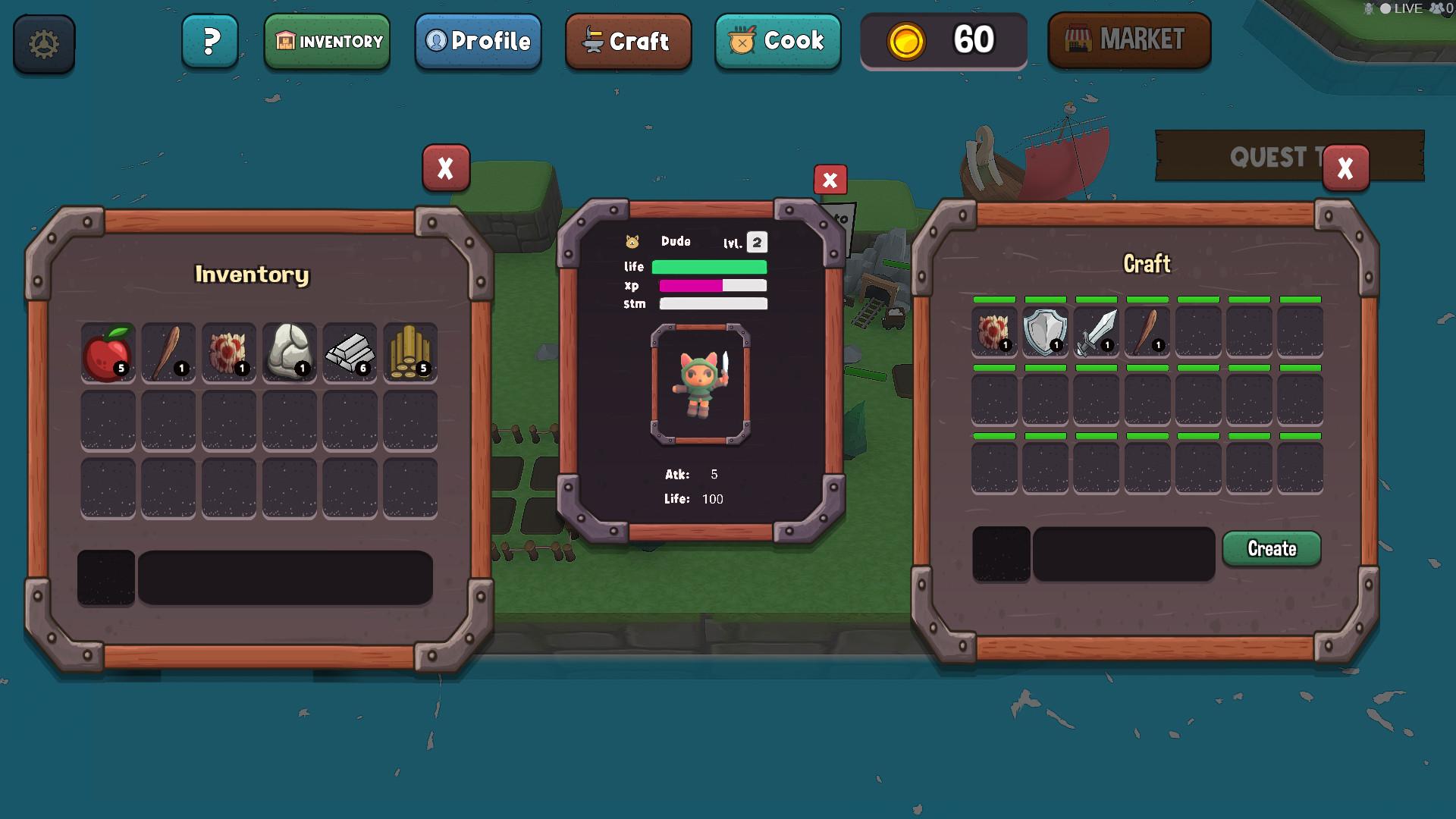Screen dimensions: 1456x819
Task: Select the wood logs stack in the Inventory
Action: click(410, 352)
